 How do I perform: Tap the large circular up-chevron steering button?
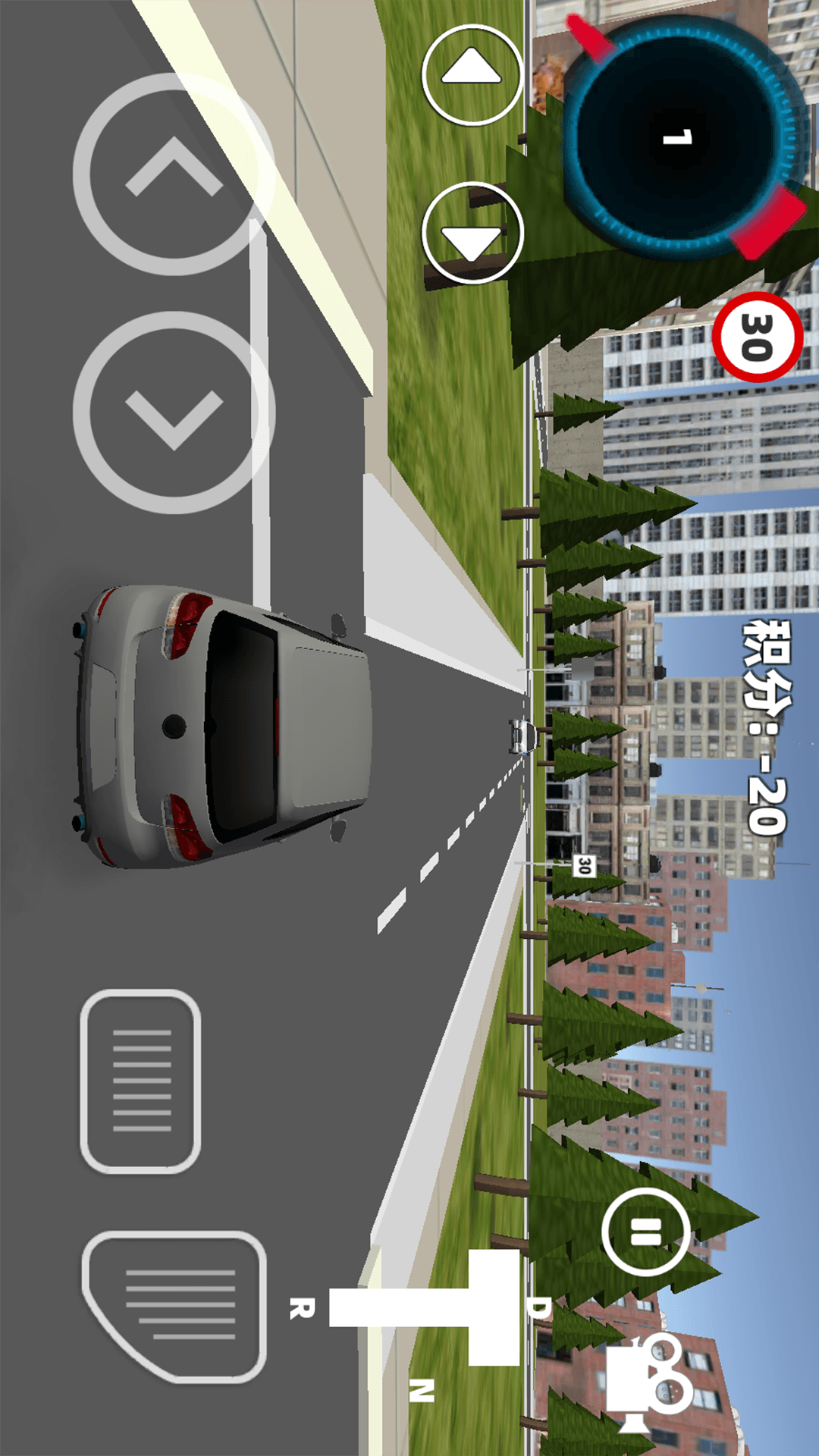174,174
